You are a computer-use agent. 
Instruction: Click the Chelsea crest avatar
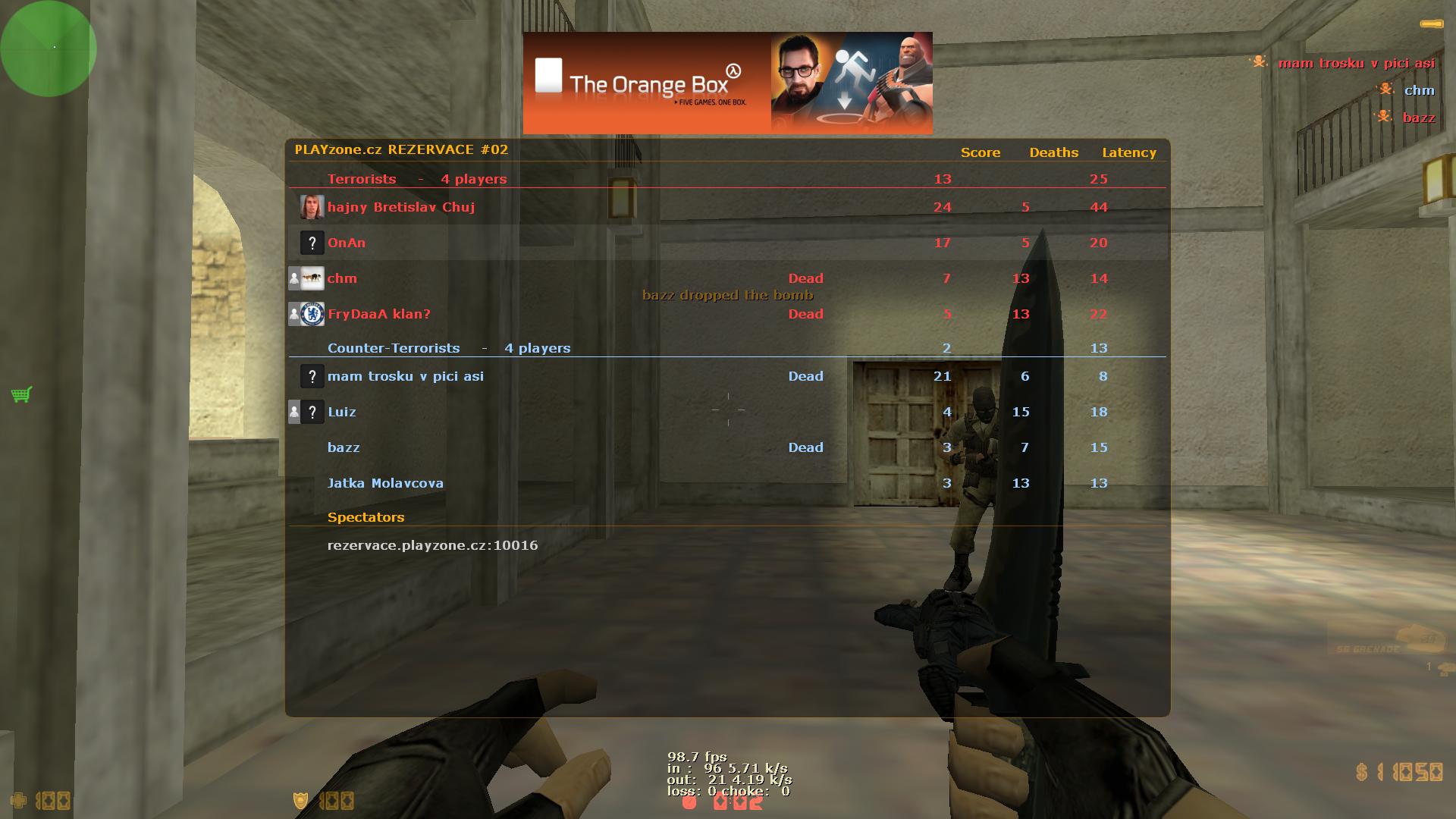pos(312,314)
